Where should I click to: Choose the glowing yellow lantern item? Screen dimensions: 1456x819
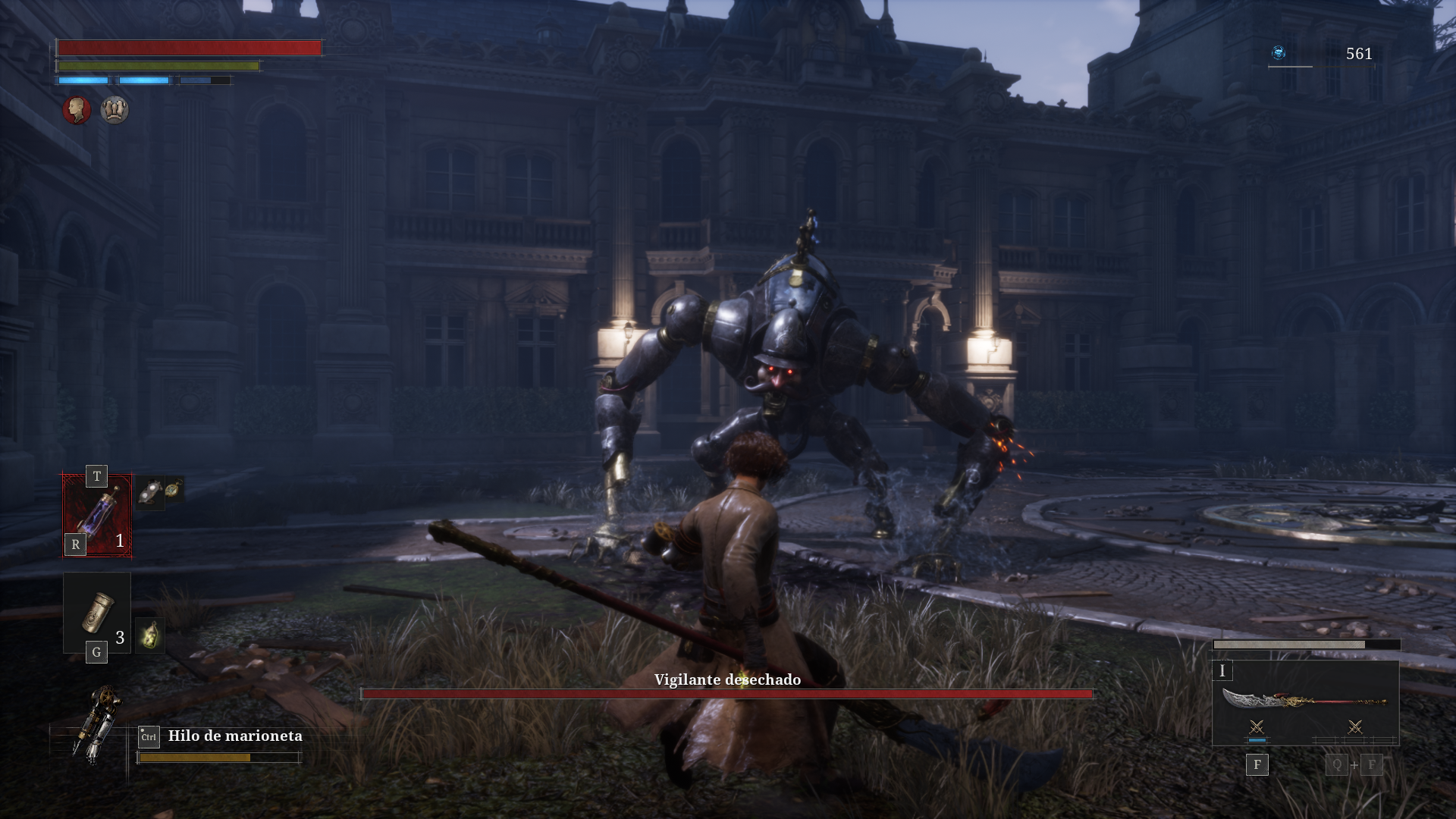[150, 635]
